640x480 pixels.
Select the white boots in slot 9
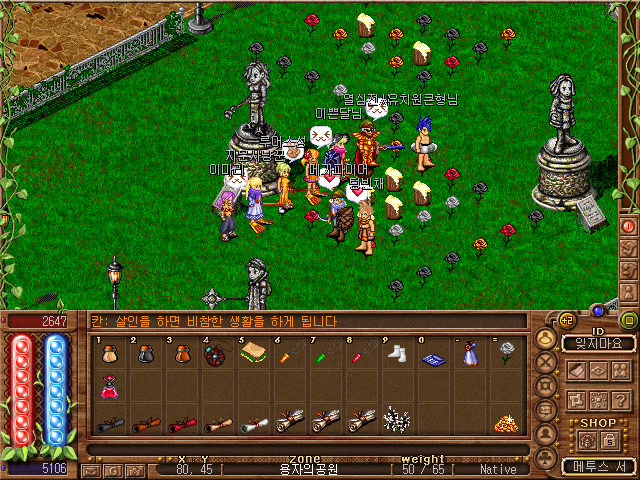(394, 355)
